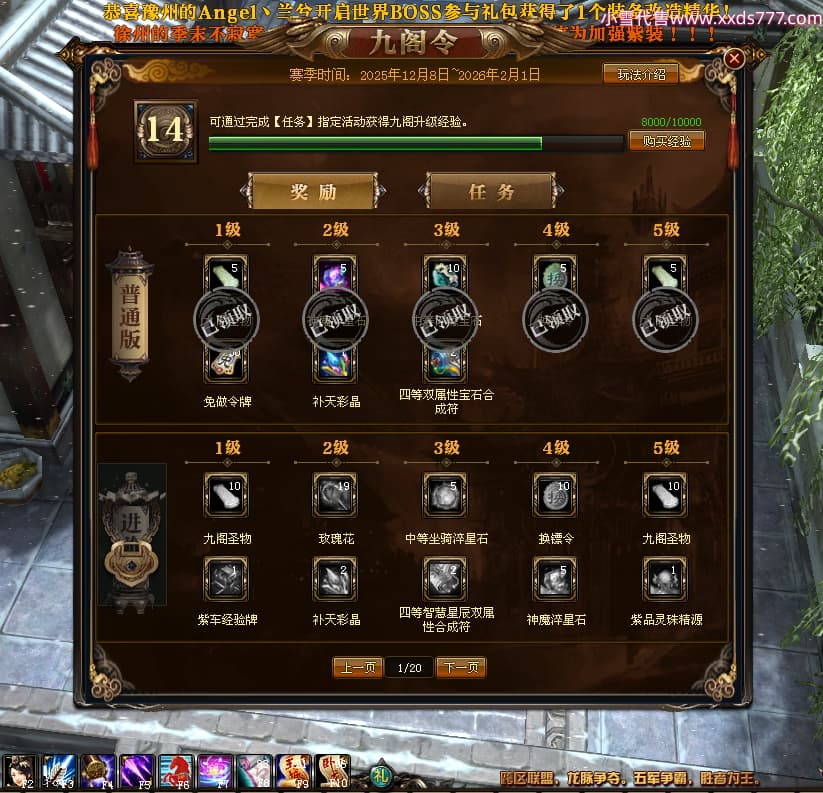Click the female character portrait slot F2
This screenshot has width=823, height=793.
click(x=20, y=772)
